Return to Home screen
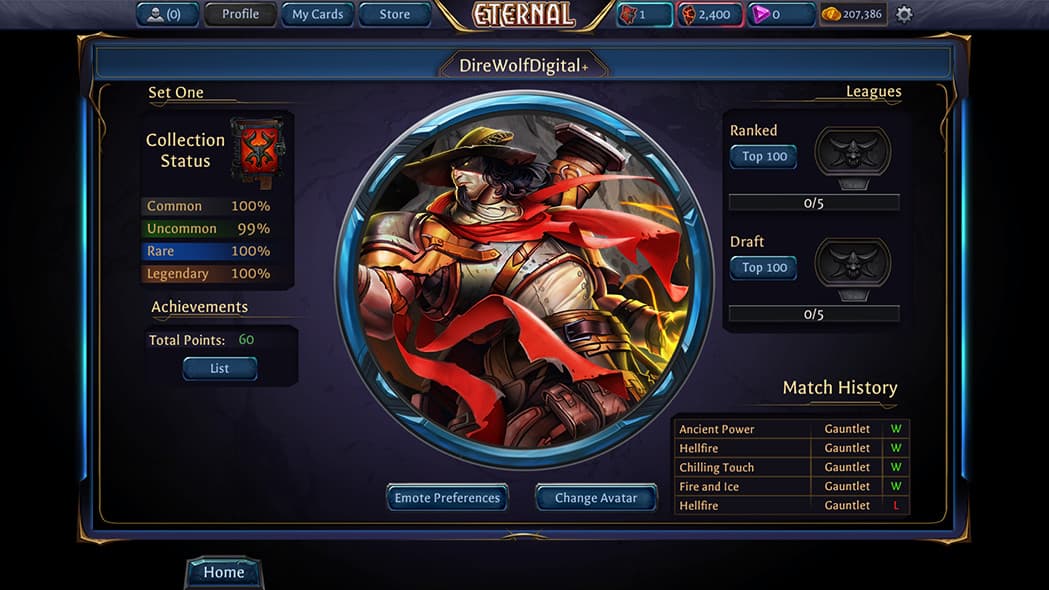Image resolution: width=1049 pixels, height=590 pixels. pyautogui.click(x=223, y=573)
